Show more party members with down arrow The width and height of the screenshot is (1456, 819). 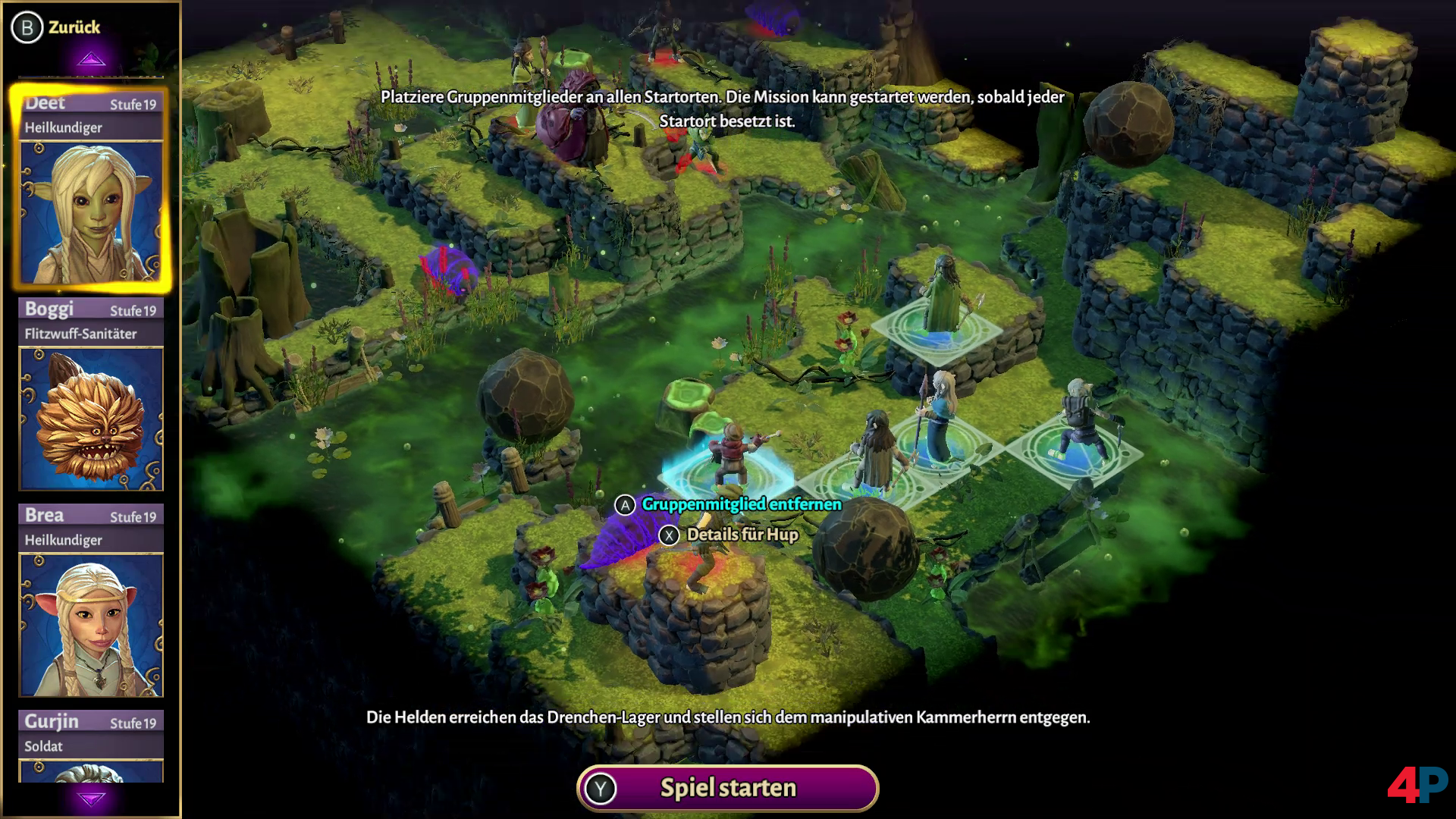[91, 799]
